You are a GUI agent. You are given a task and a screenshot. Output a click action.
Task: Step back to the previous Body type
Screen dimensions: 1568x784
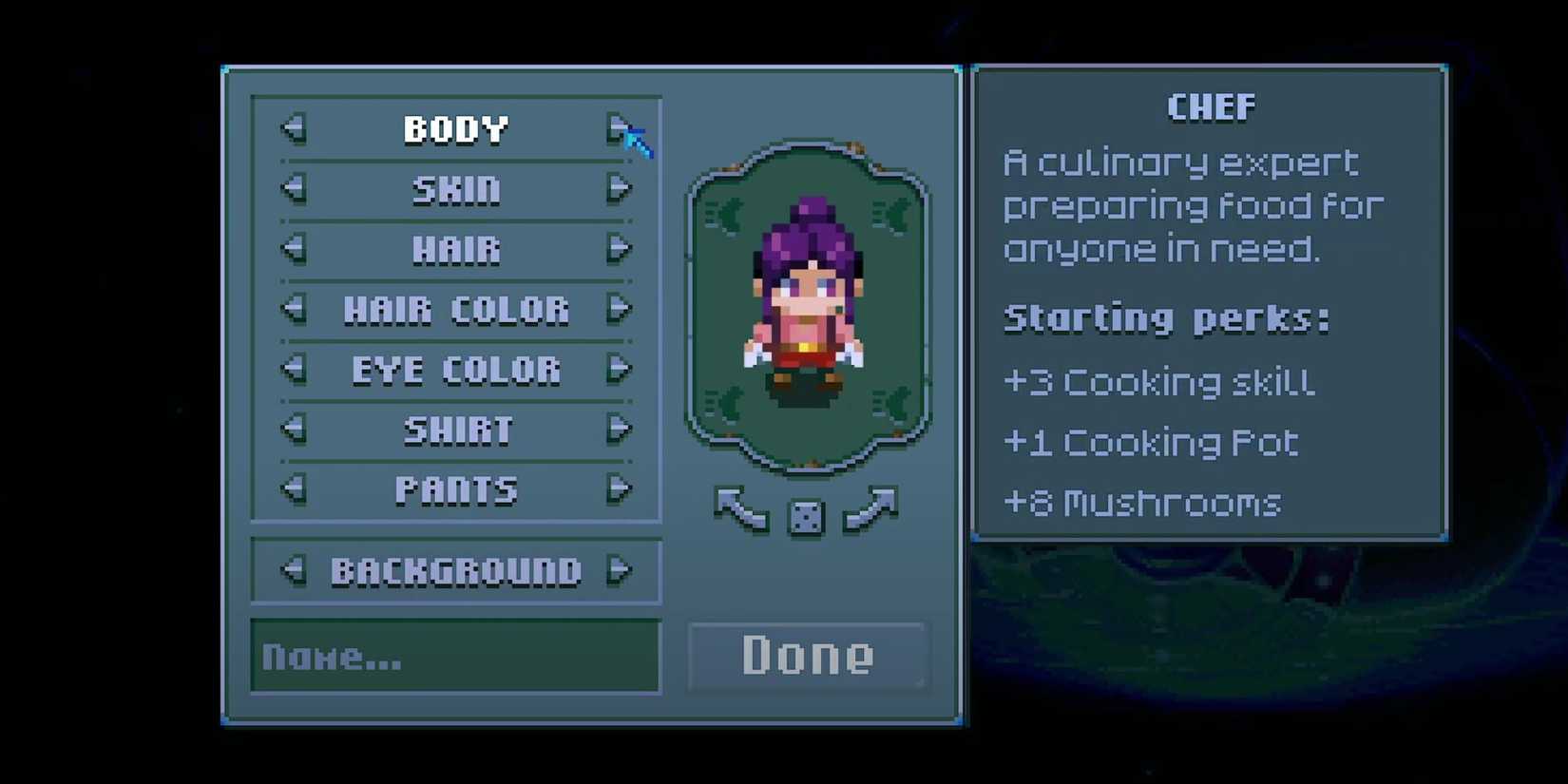(293, 129)
